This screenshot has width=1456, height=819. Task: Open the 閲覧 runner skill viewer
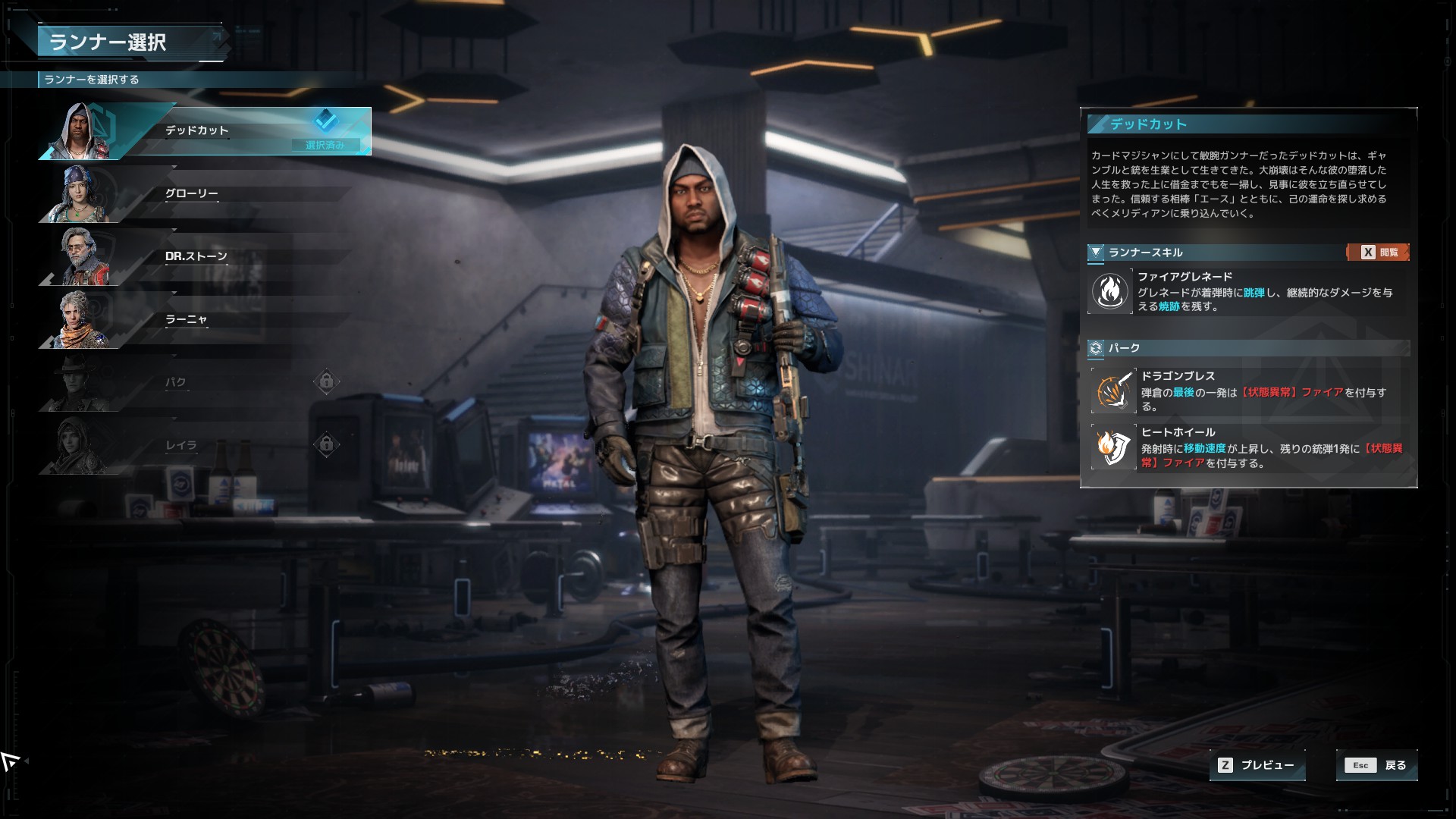point(1378,253)
